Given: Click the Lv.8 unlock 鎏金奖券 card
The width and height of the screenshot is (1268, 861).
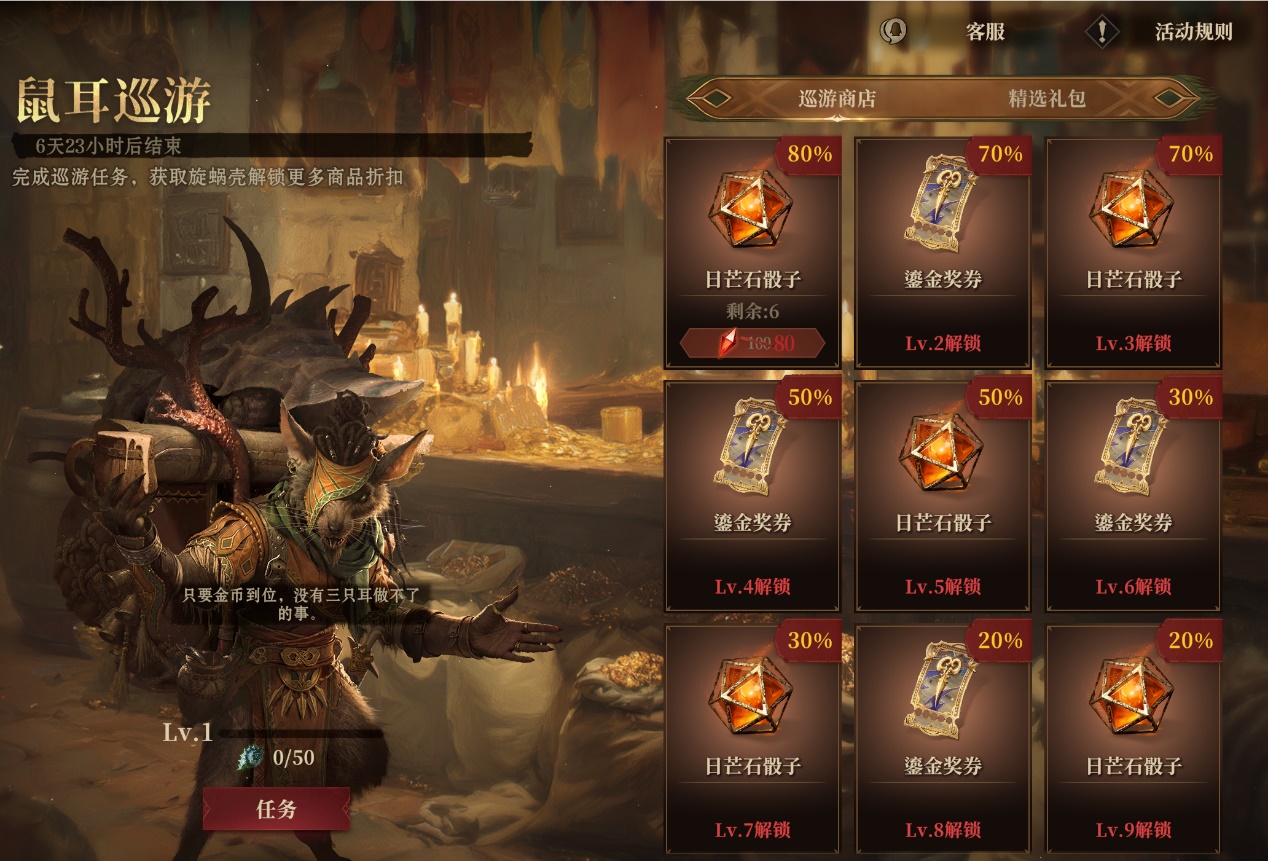Looking at the screenshot, I should click(943, 738).
